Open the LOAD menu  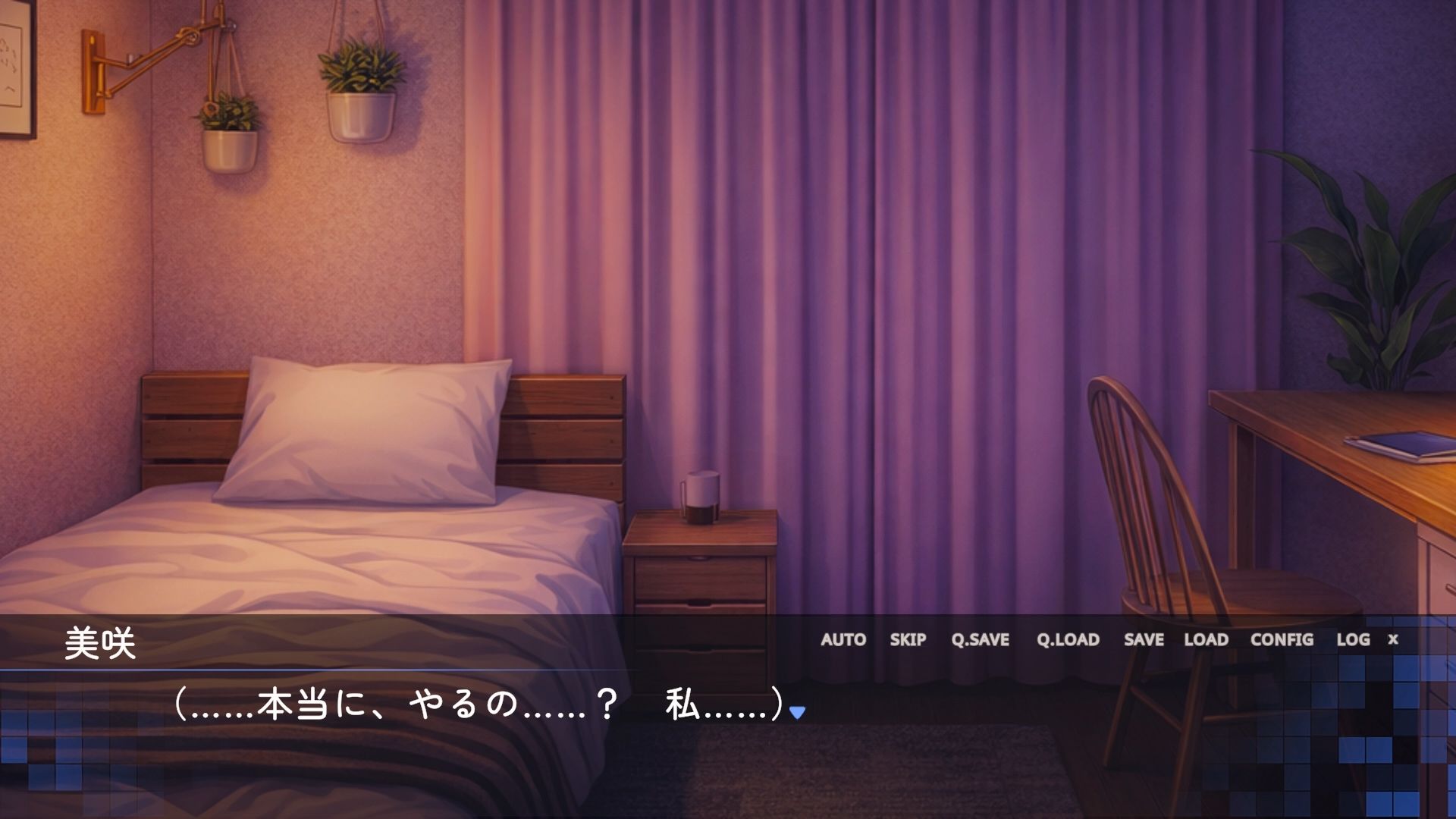coord(1206,639)
